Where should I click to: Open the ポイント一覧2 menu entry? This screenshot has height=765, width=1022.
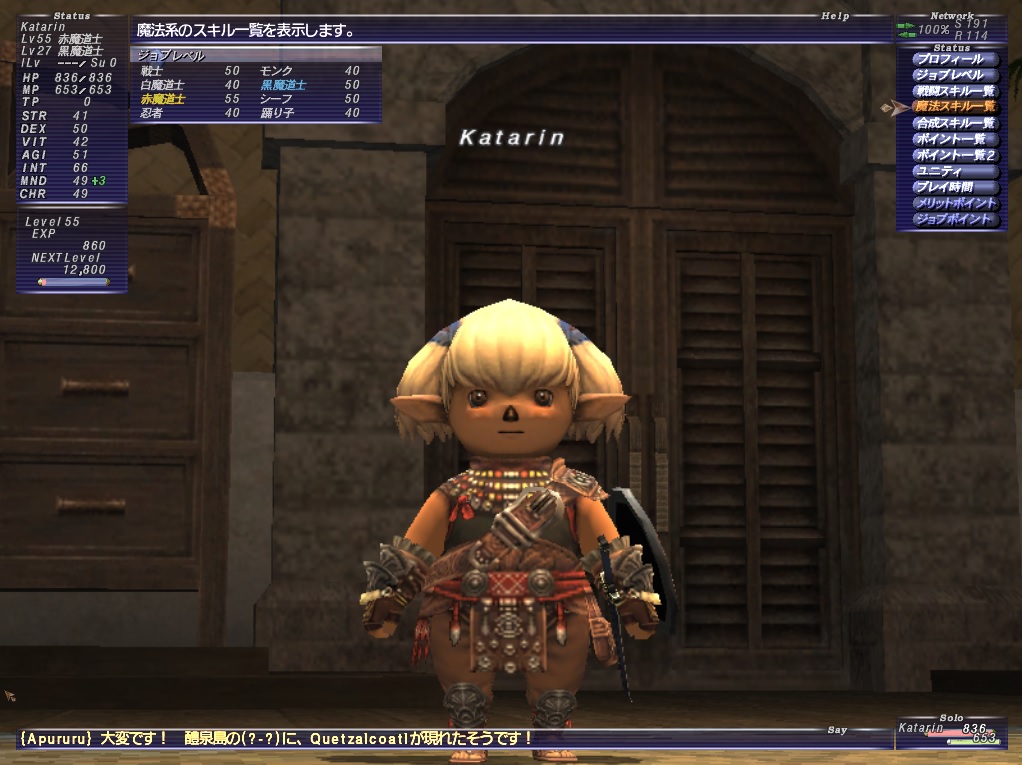tap(955, 155)
